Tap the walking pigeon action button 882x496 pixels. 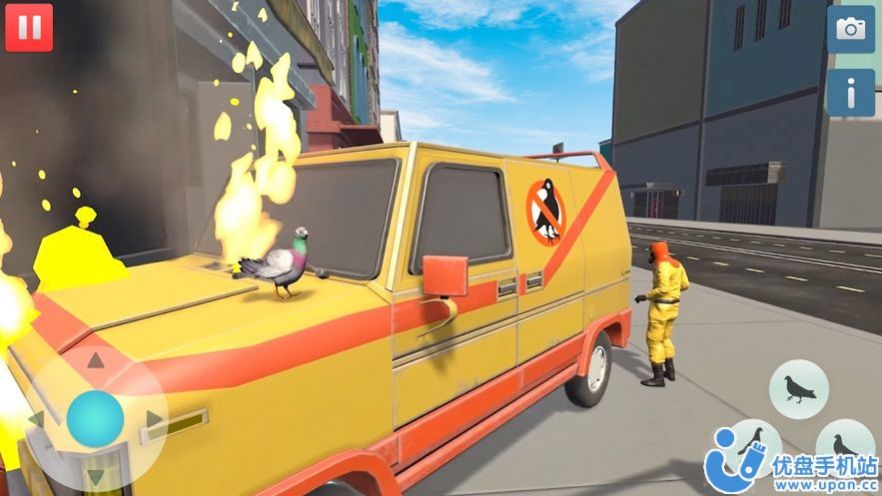coord(798,389)
